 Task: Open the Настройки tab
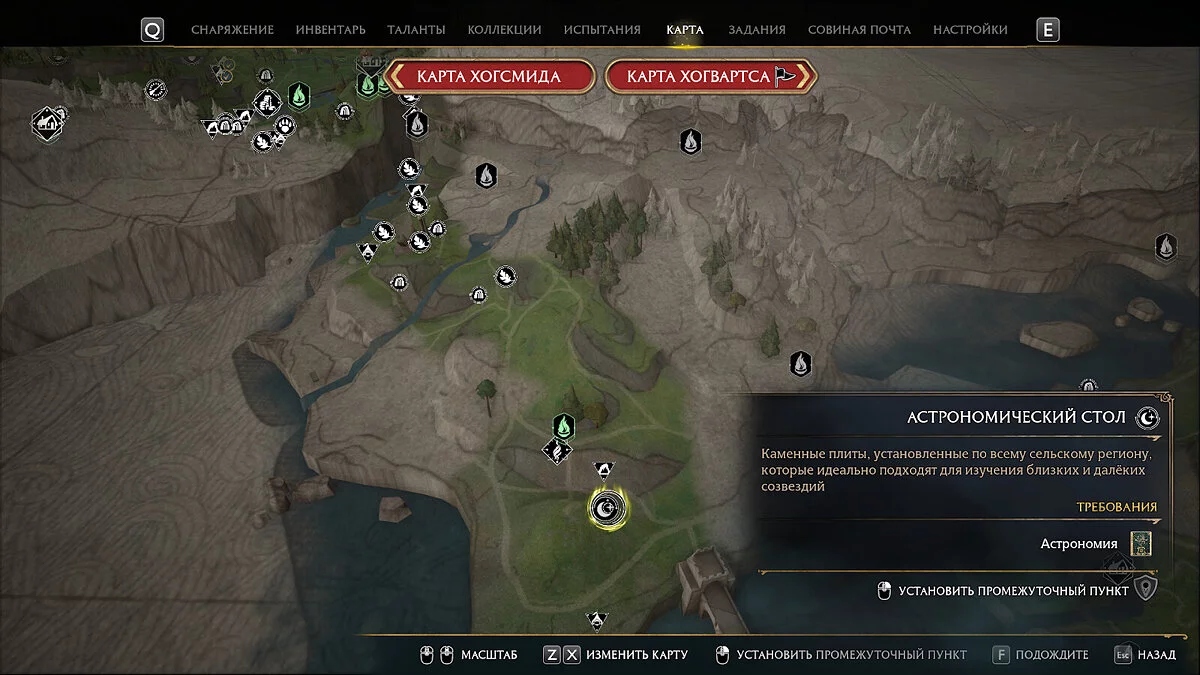pyautogui.click(x=970, y=30)
